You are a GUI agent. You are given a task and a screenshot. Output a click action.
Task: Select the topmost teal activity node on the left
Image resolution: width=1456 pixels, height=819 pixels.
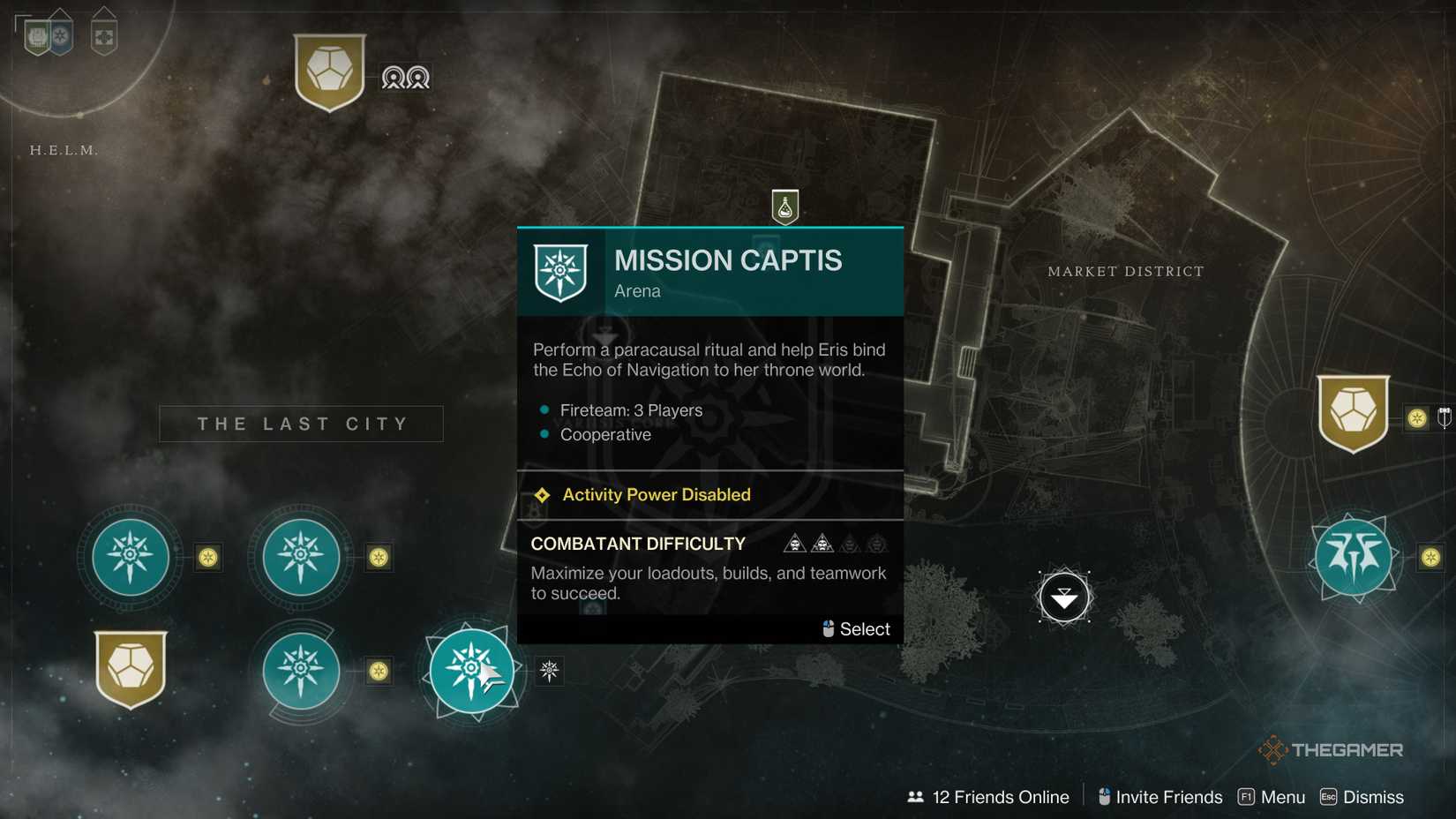pos(129,558)
